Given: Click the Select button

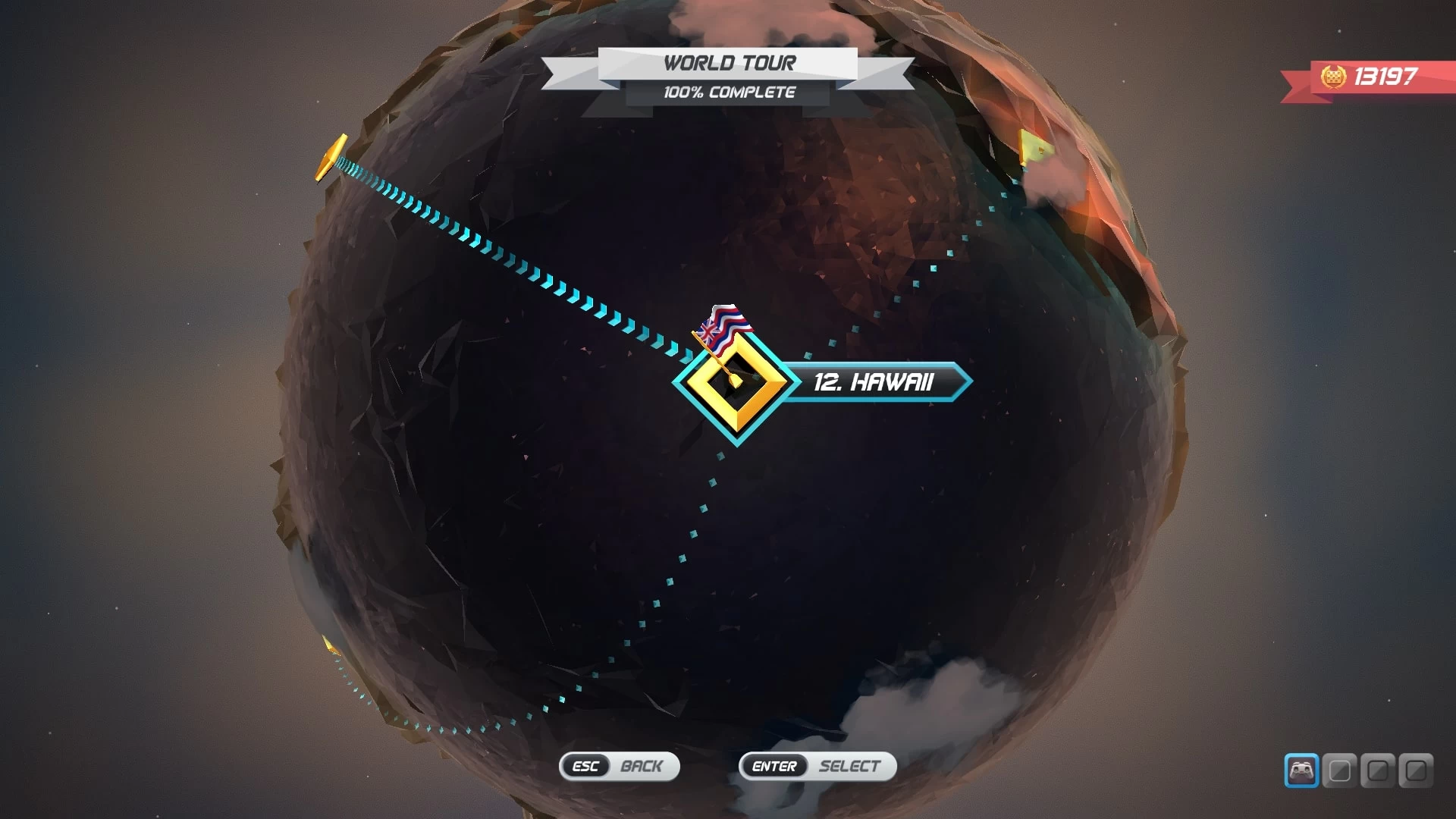Looking at the screenshot, I should [x=817, y=766].
